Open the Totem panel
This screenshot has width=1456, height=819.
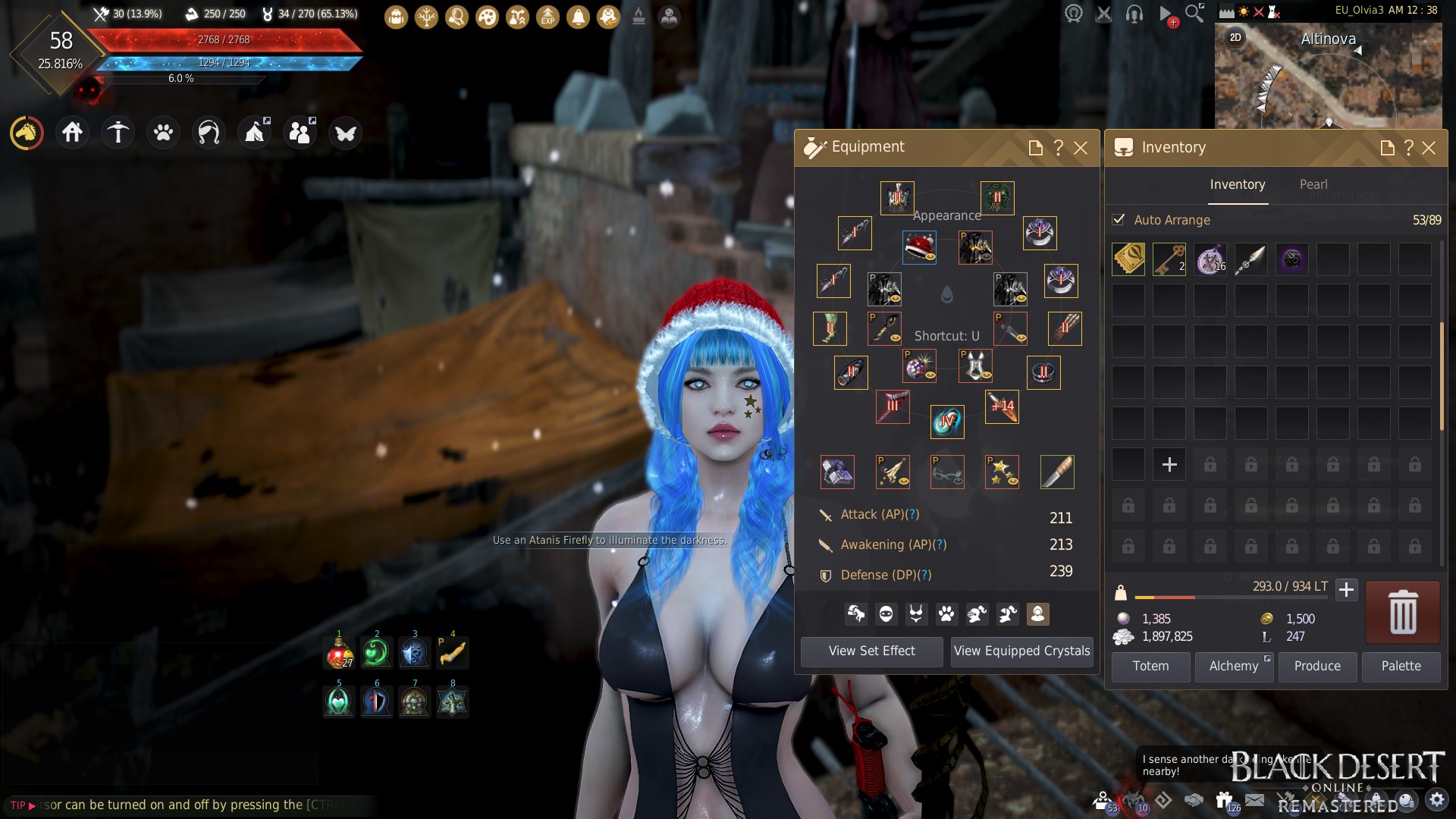(1150, 666)
